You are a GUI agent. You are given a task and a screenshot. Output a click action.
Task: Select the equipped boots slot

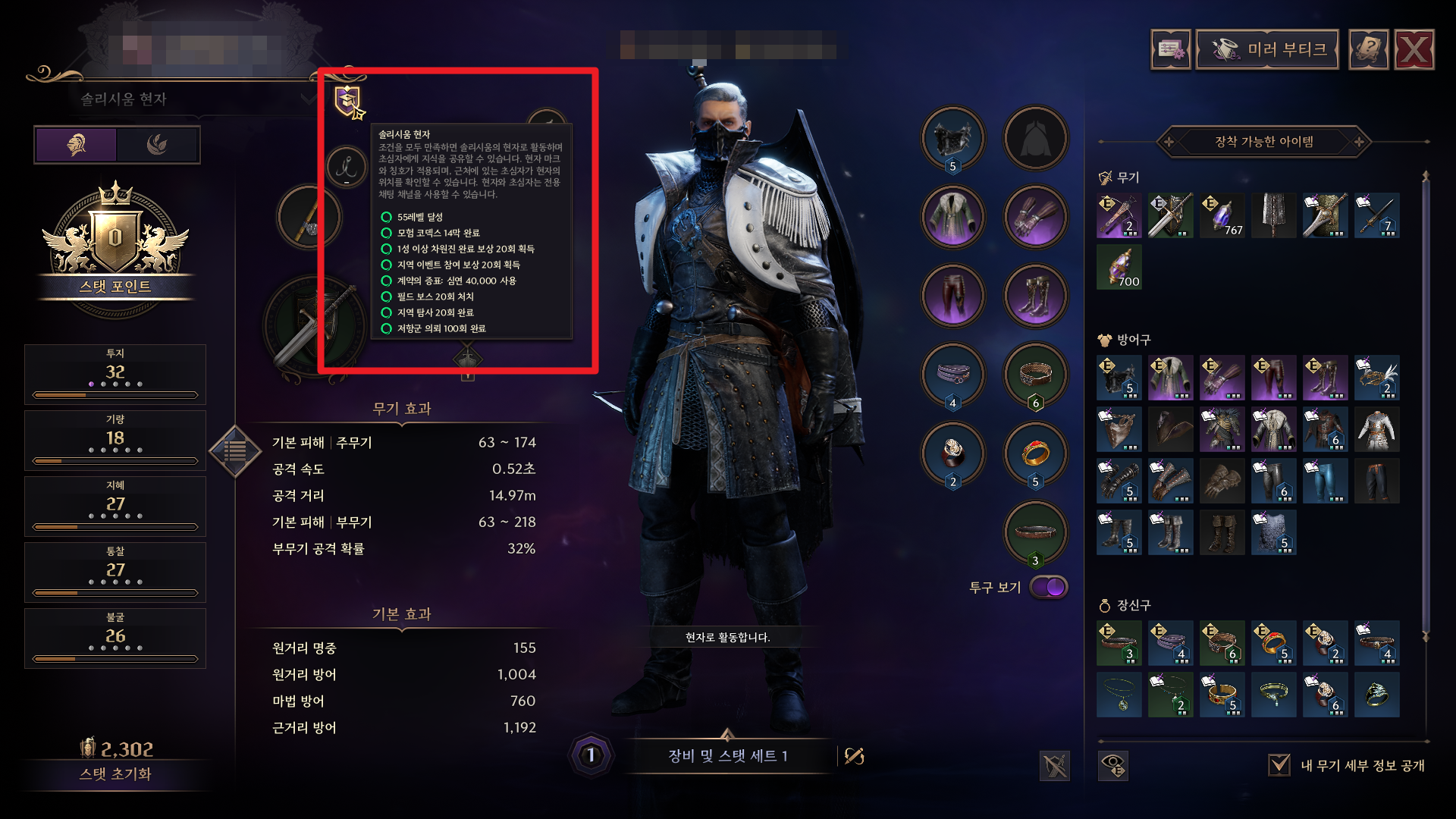[1035, 297]
